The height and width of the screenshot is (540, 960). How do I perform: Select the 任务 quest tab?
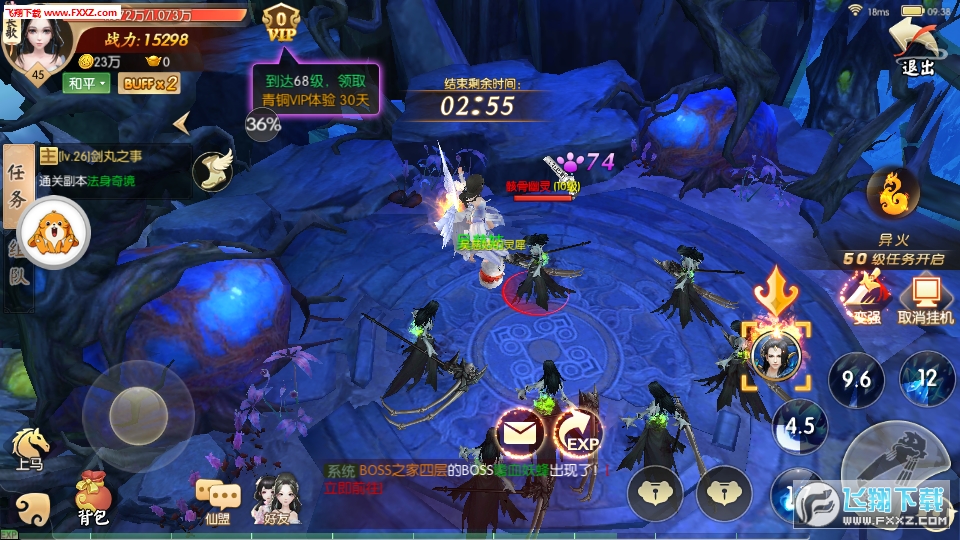17,186
